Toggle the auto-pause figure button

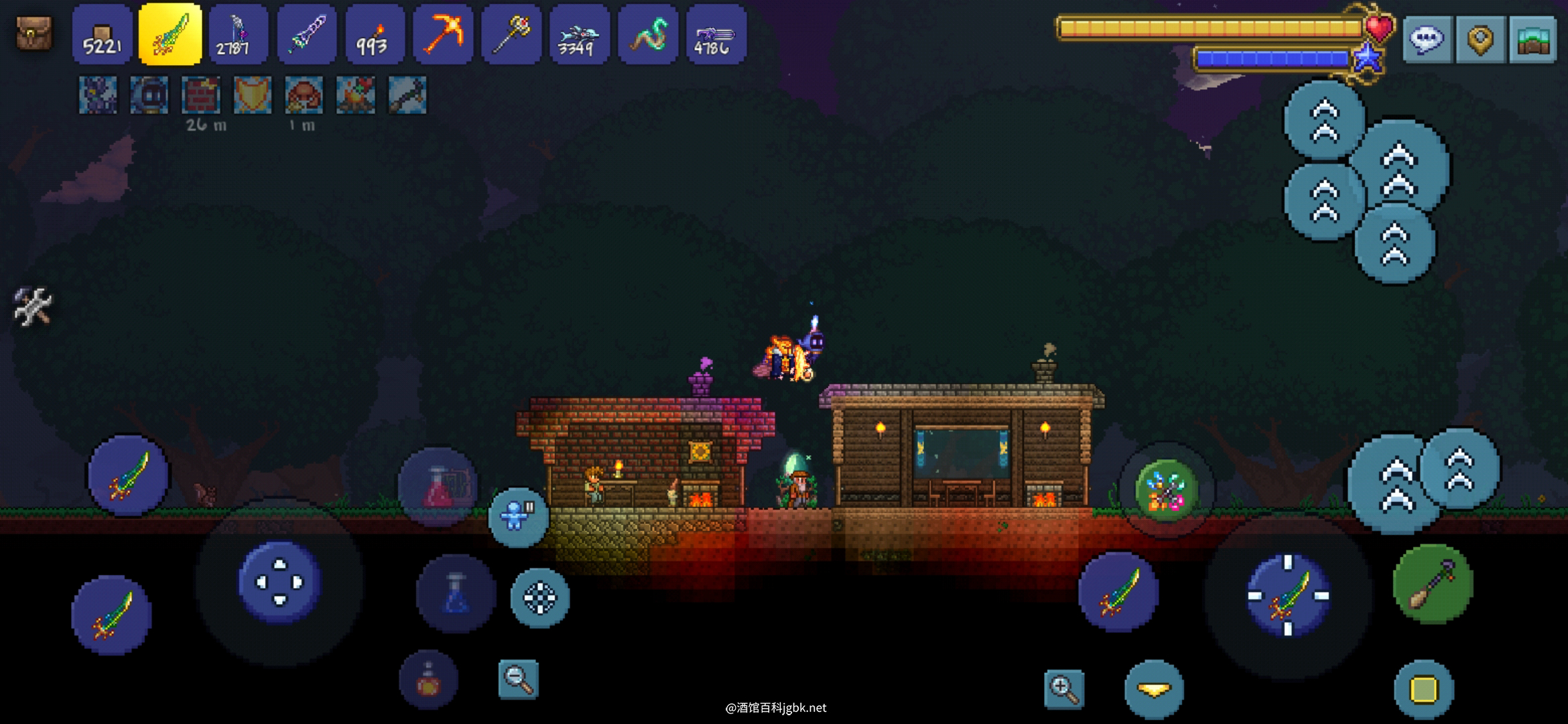coord(517,517)
